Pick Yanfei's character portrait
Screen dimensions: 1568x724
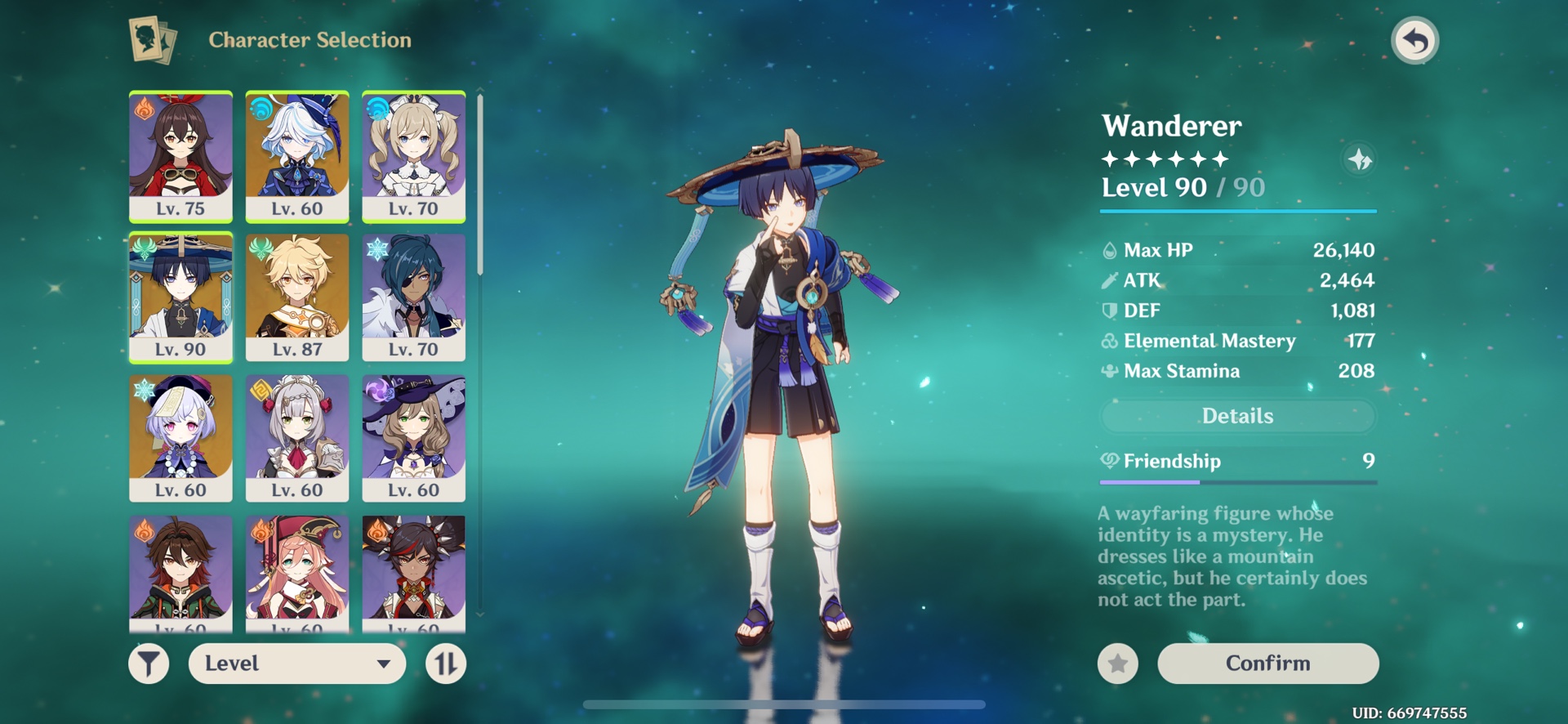pos(297,572)
